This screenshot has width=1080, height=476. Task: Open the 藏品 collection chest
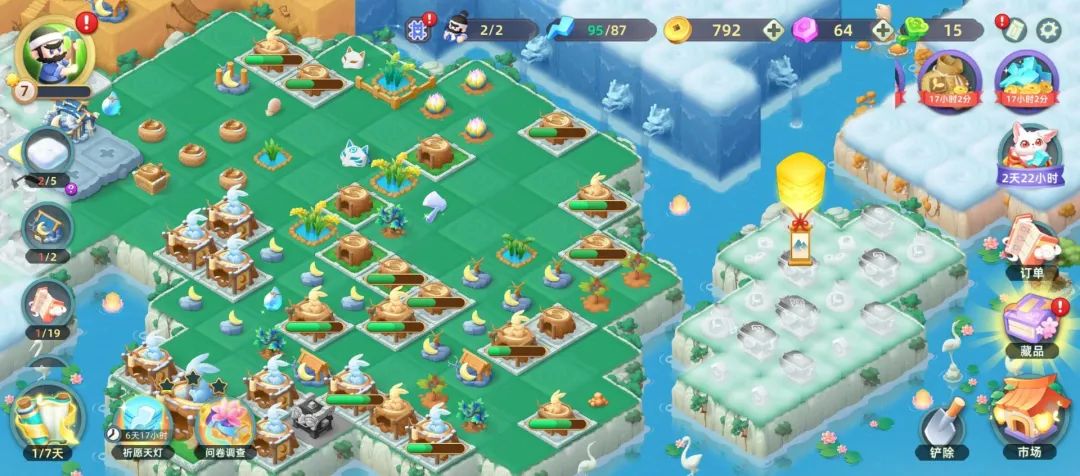tap(1030, 327)
